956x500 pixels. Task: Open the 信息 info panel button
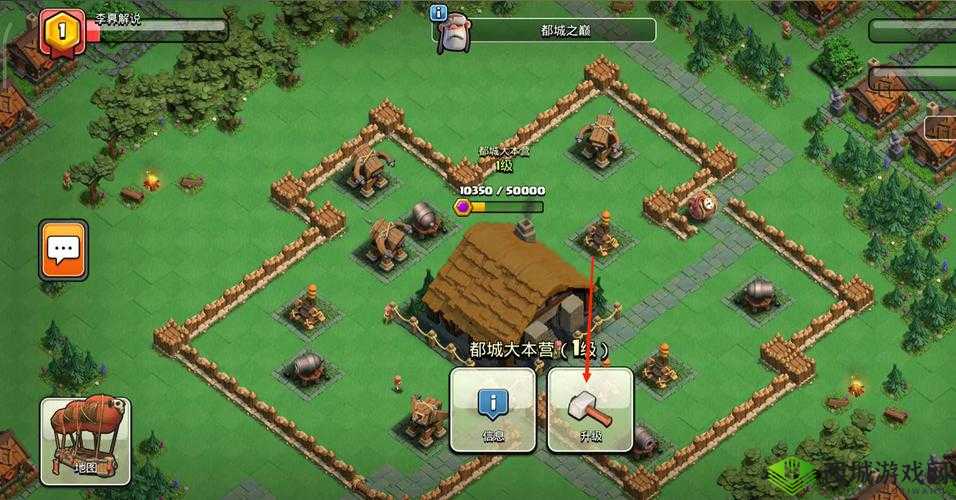pyautogui.click(x=492, y=410)
